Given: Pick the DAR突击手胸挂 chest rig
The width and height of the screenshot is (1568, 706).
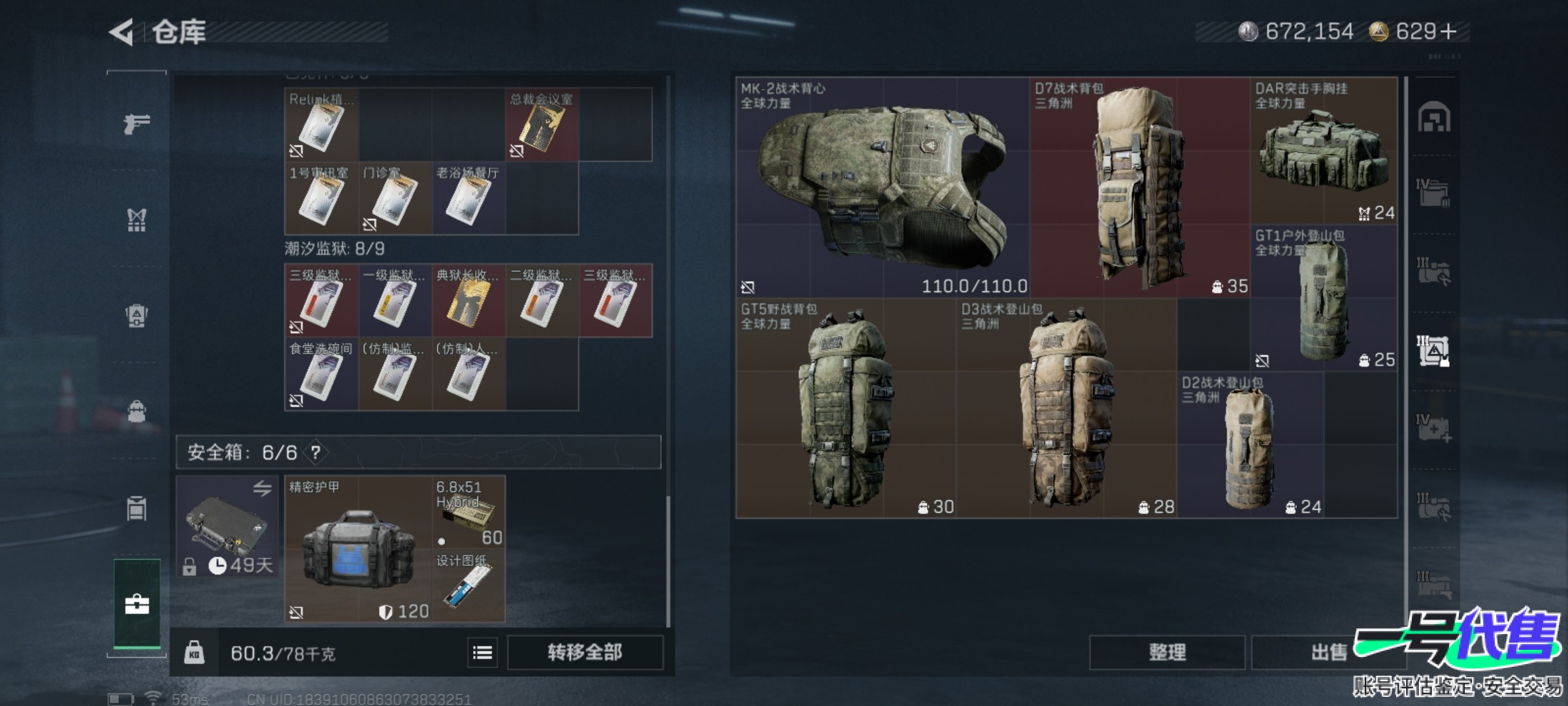Looking at the screenshot, I should pyautogui.click(x=1324, y=152).
